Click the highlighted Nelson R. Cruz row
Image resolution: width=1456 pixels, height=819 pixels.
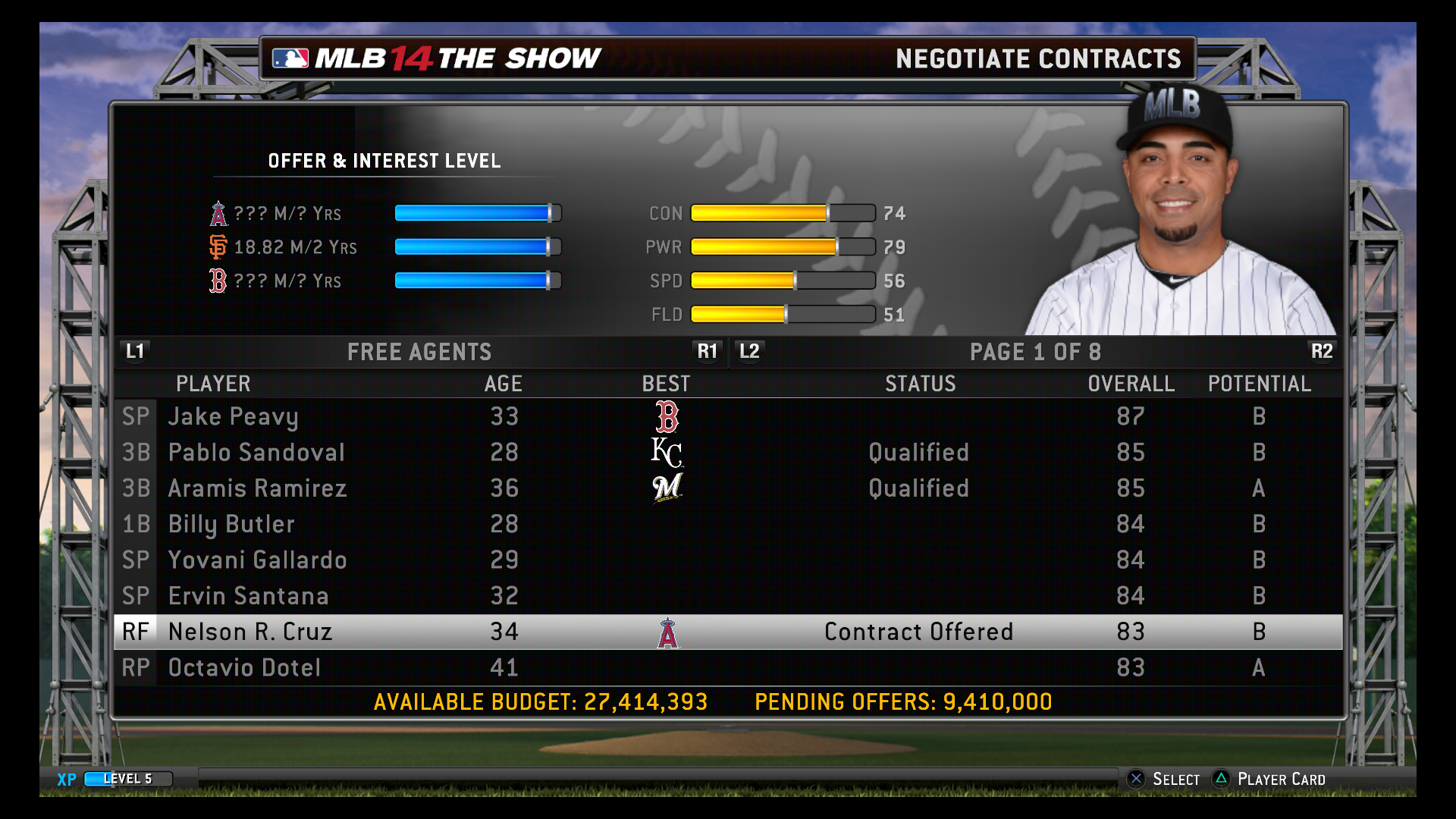point(250,632)
